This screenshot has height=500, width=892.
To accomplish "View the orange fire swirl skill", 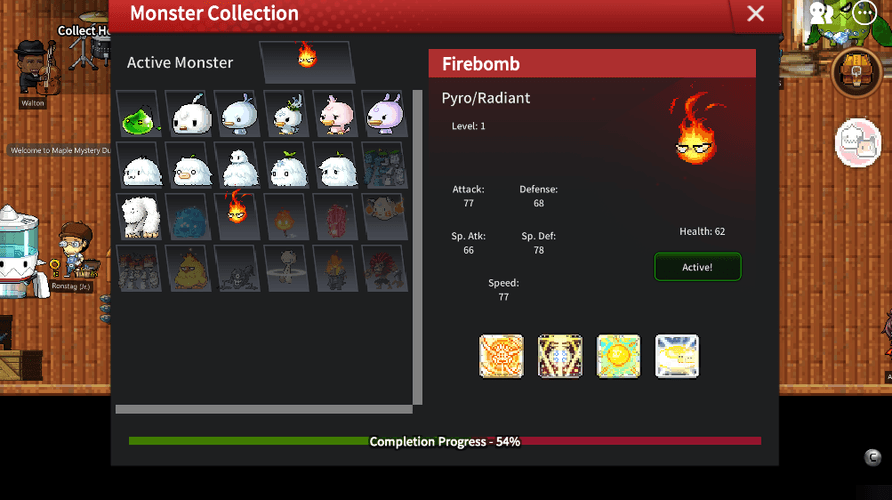I will coord(501,356).
